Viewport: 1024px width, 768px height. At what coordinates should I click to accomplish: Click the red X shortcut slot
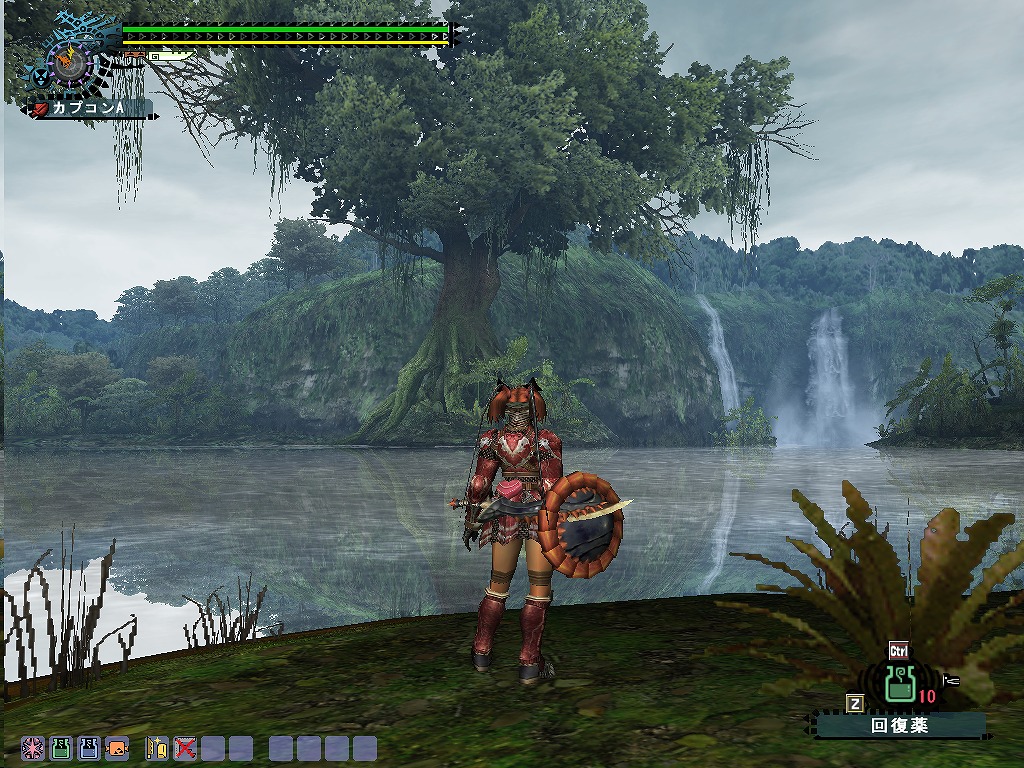(185, 747)
